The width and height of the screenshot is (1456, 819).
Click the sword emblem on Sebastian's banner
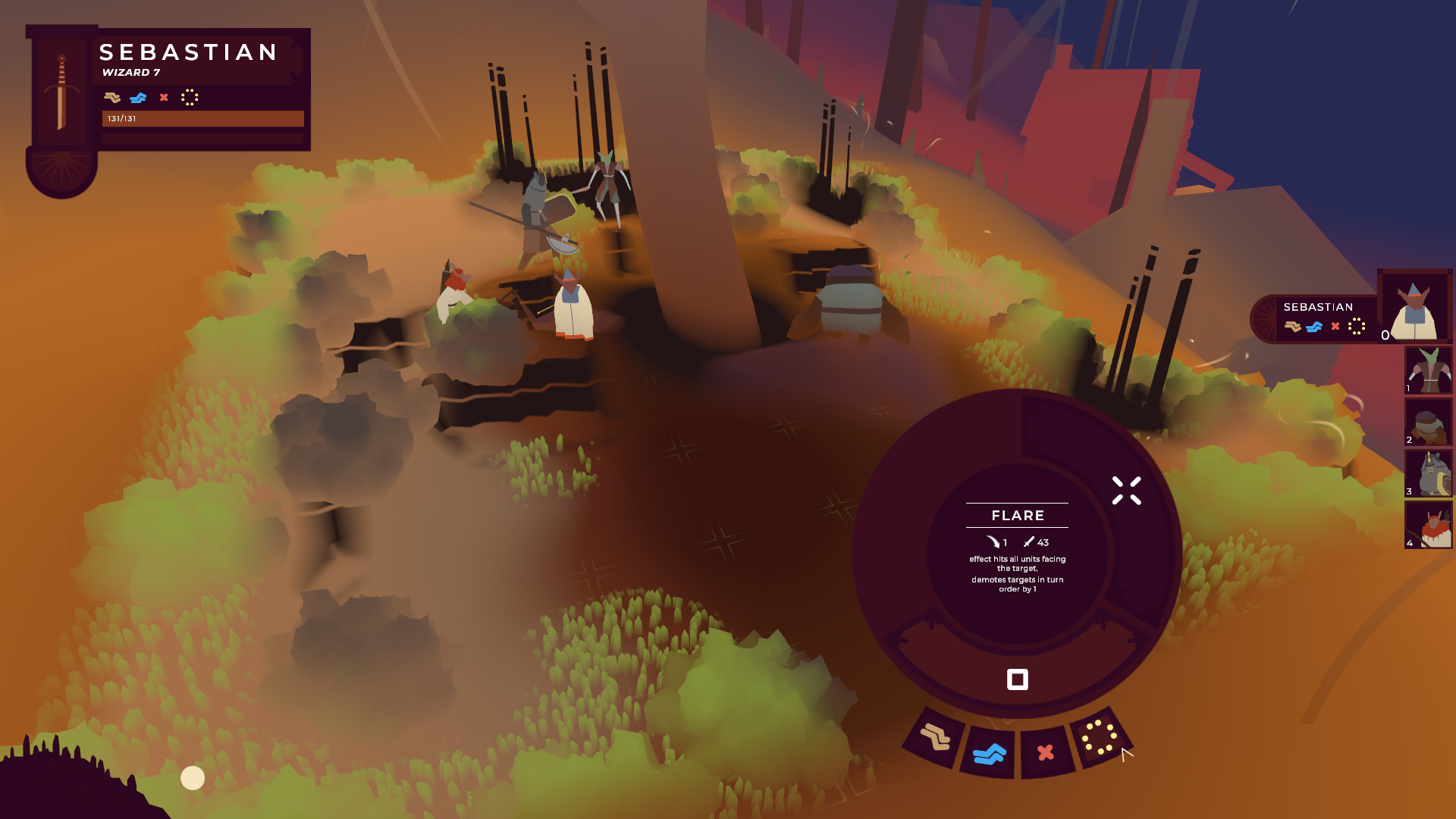(x=61, y=93)
